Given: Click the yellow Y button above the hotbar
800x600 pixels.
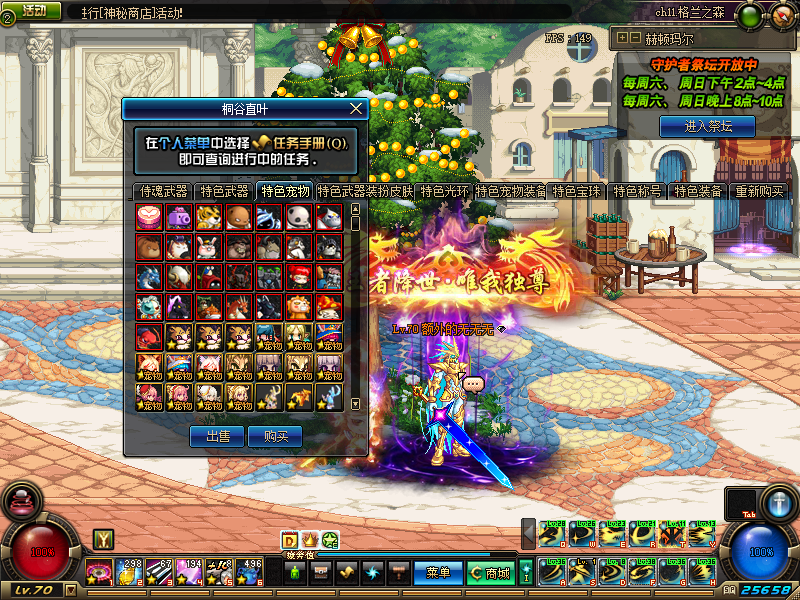Looking at the screenshot, I should pyautogui.click(x=103, y=540).
